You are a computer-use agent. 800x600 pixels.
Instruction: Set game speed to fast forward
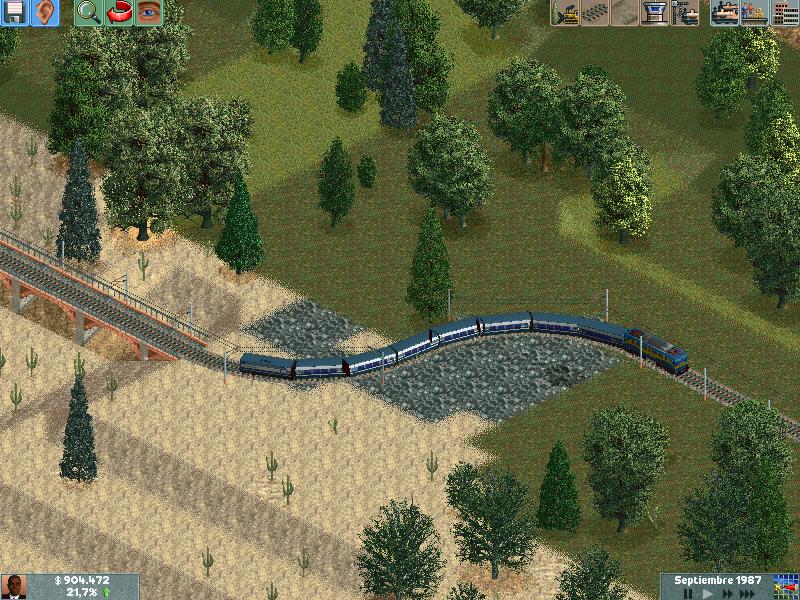pyautogui.click(x=727, y=593)
